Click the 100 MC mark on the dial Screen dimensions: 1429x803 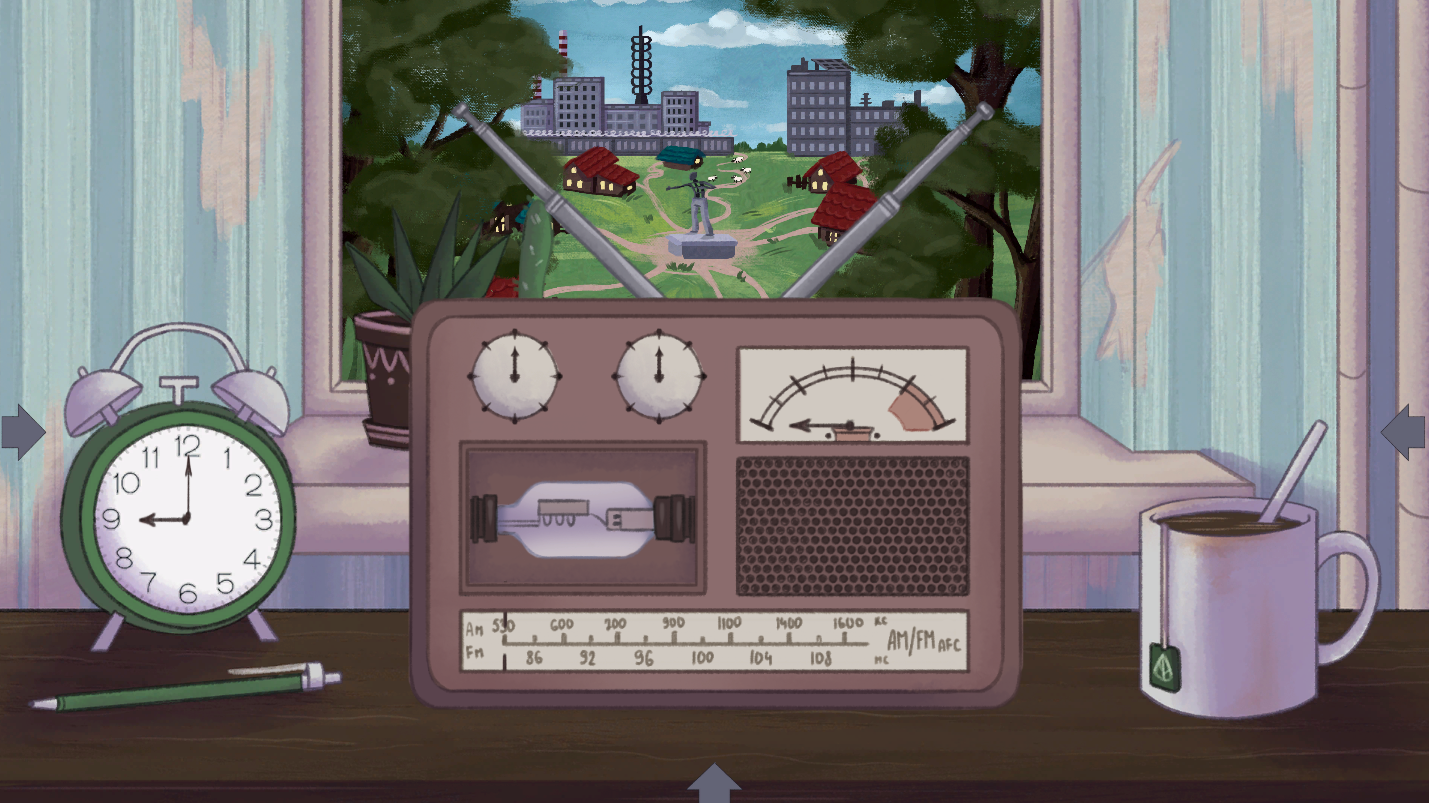tap(705, 659)
